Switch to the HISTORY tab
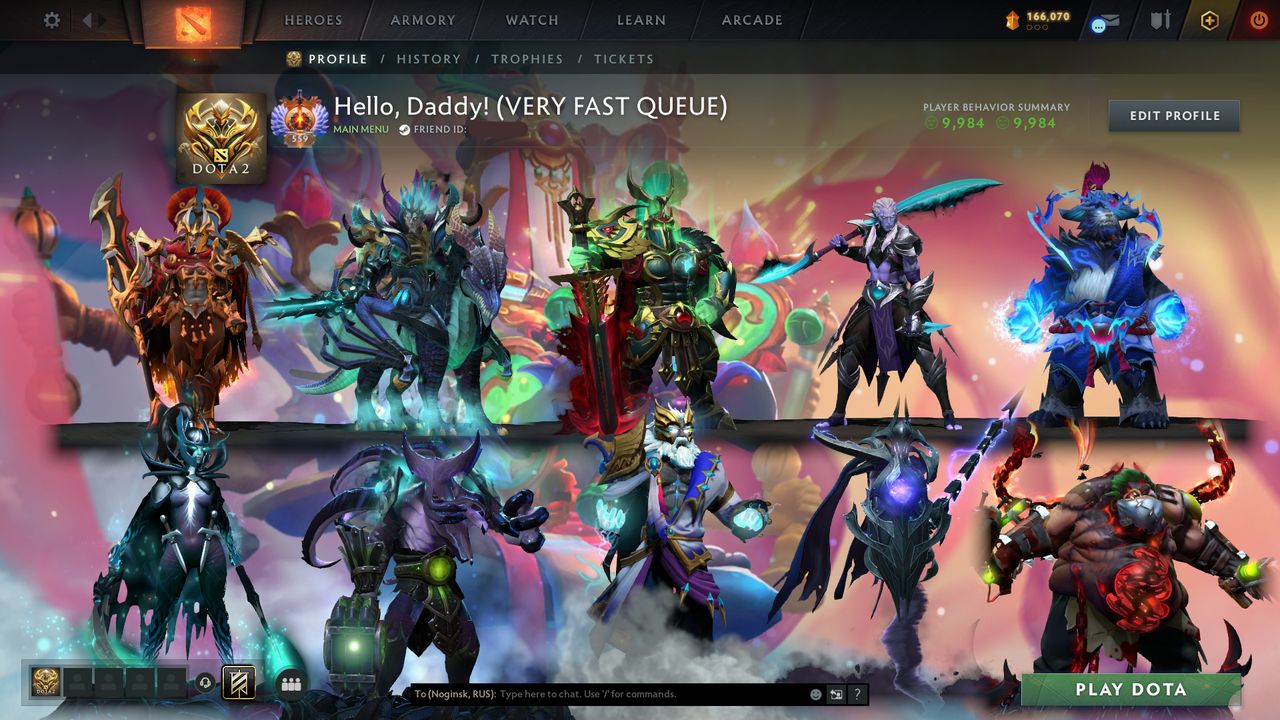 429,59
